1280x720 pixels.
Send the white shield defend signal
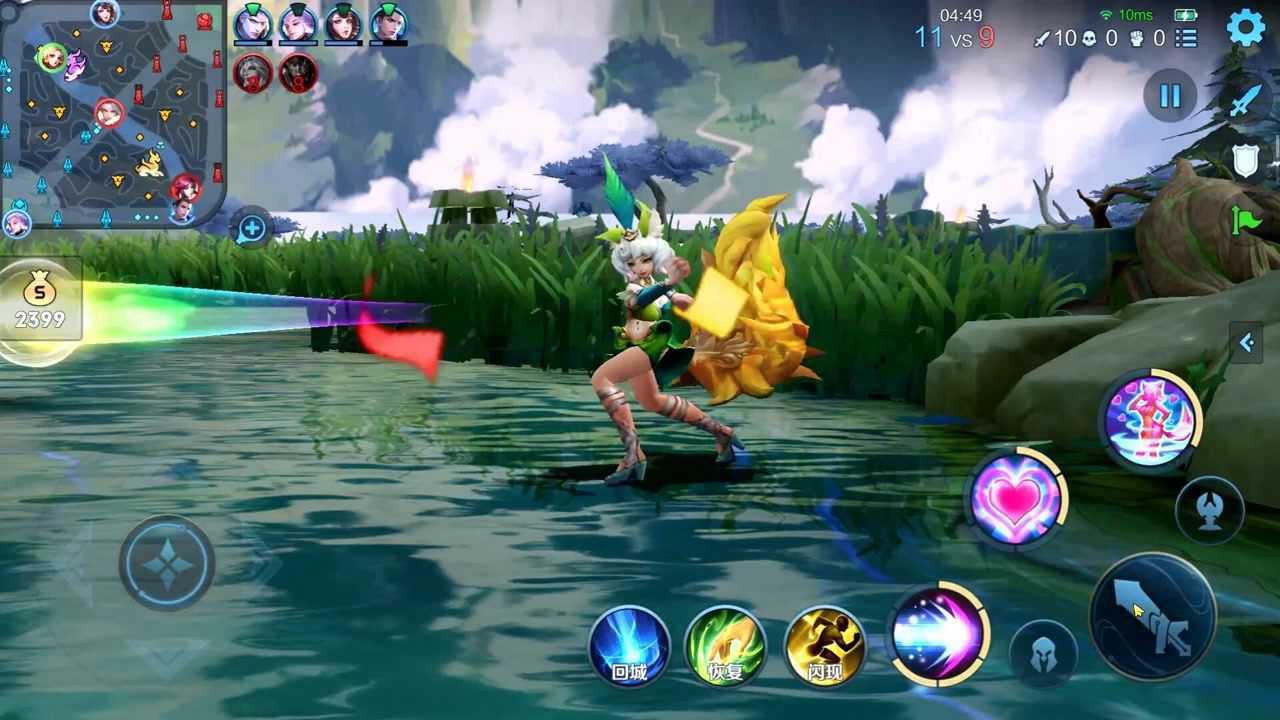click(x=1246, y=160)
